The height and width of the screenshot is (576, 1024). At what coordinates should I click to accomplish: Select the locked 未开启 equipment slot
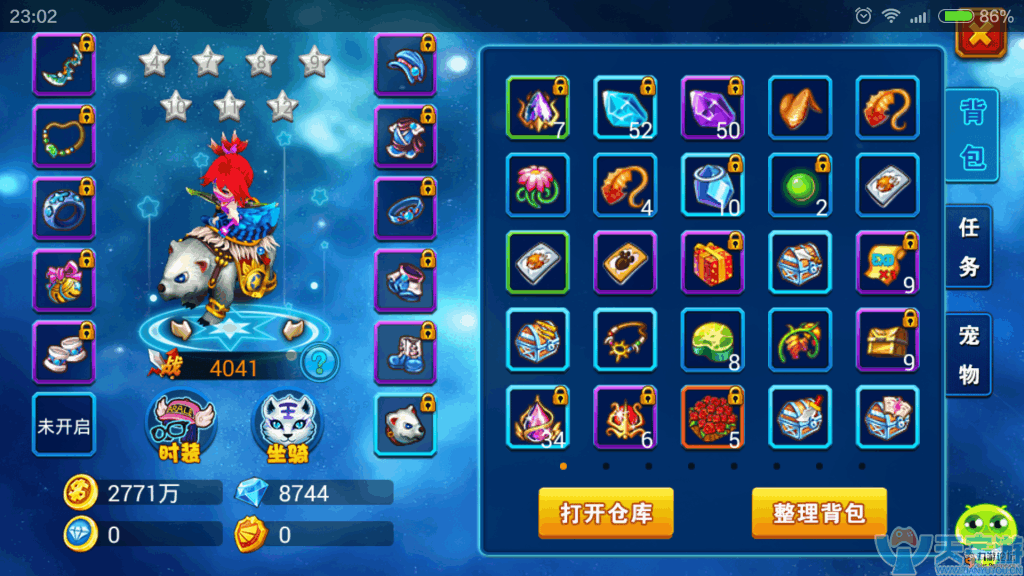(x=64, y=425)
